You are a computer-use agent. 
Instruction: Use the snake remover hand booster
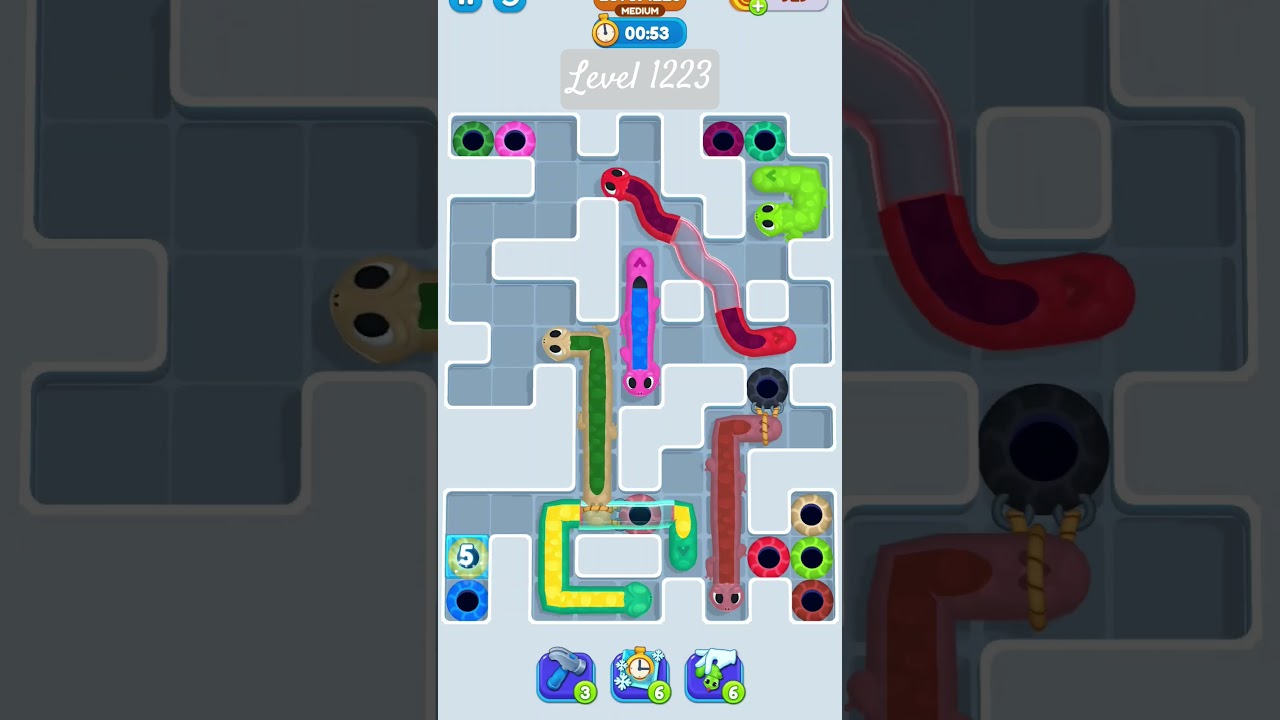click(x=714, y=675)
